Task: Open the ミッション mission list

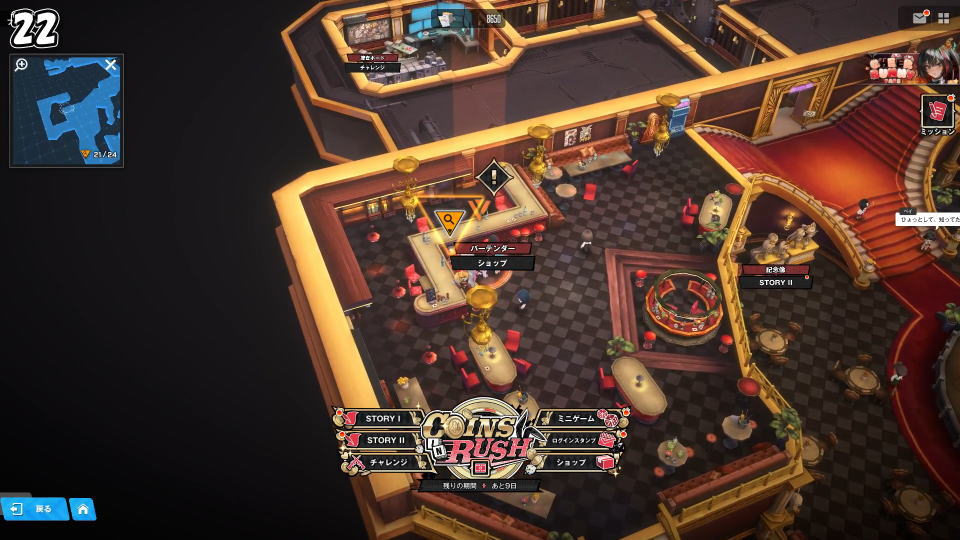Action: (937, 115)
